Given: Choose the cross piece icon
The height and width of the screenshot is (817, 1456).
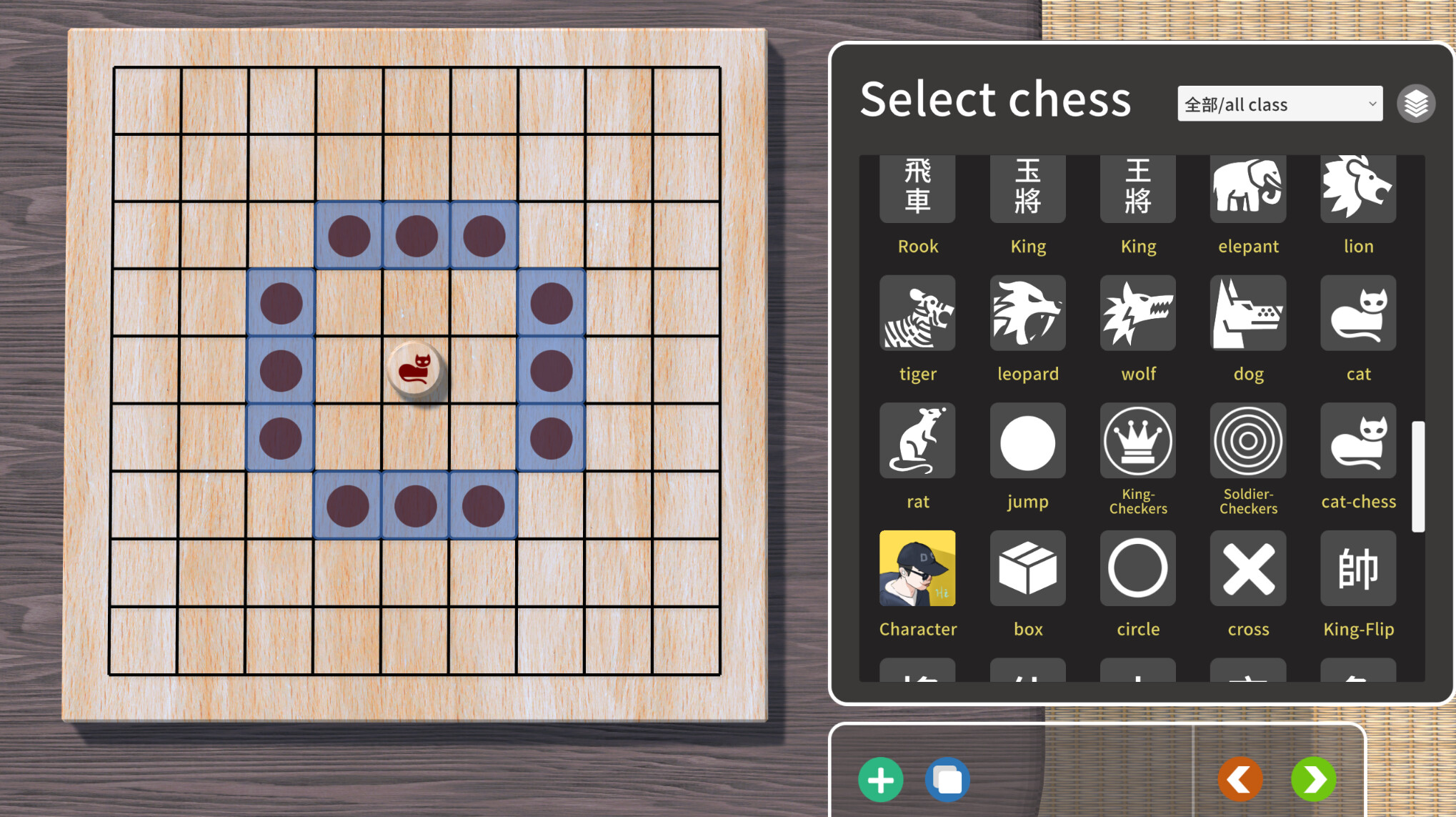Looking at the screenshot, I should (x=1247, y=568).
